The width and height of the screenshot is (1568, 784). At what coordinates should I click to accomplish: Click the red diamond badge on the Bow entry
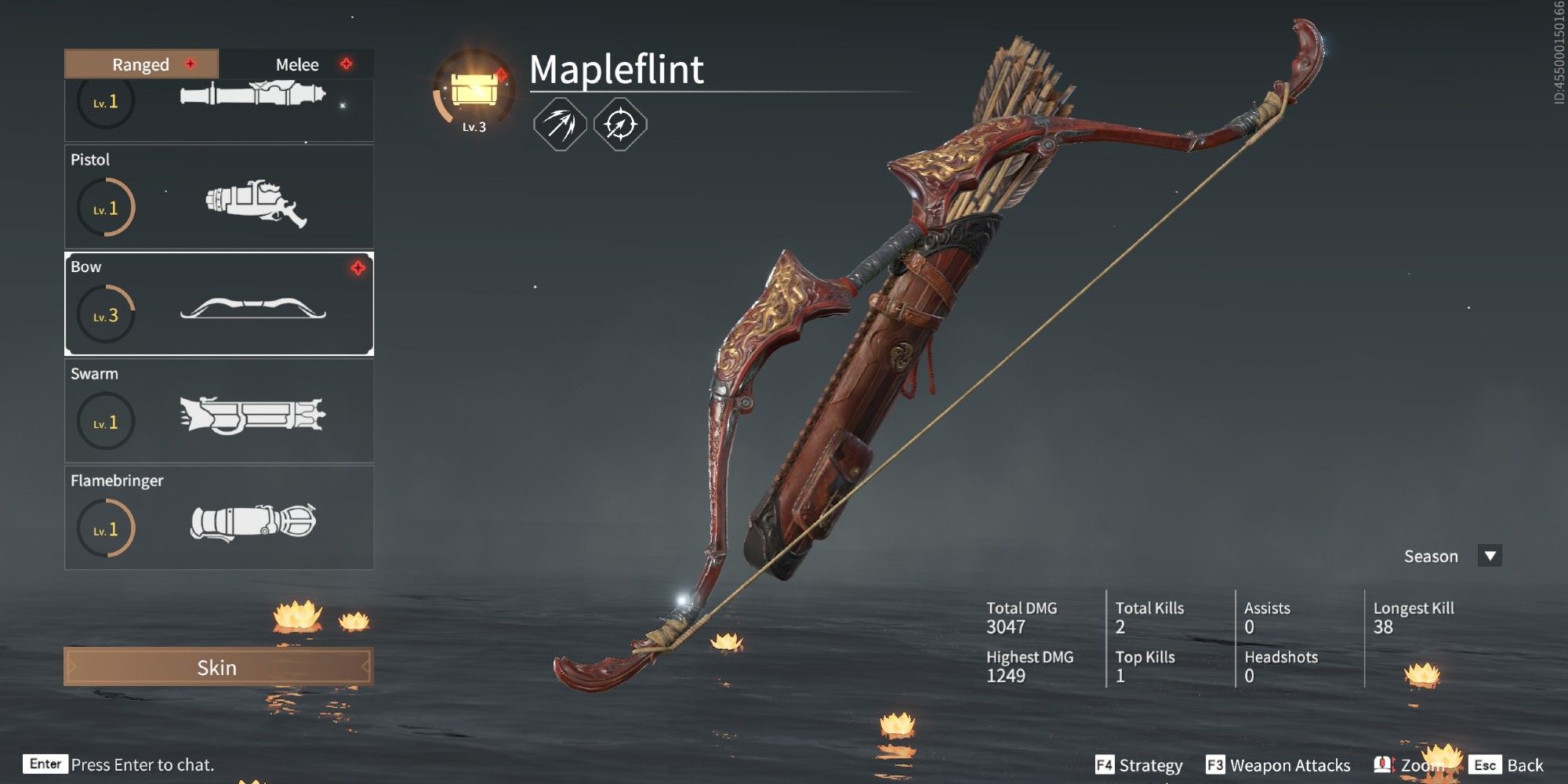pos(358,267)
